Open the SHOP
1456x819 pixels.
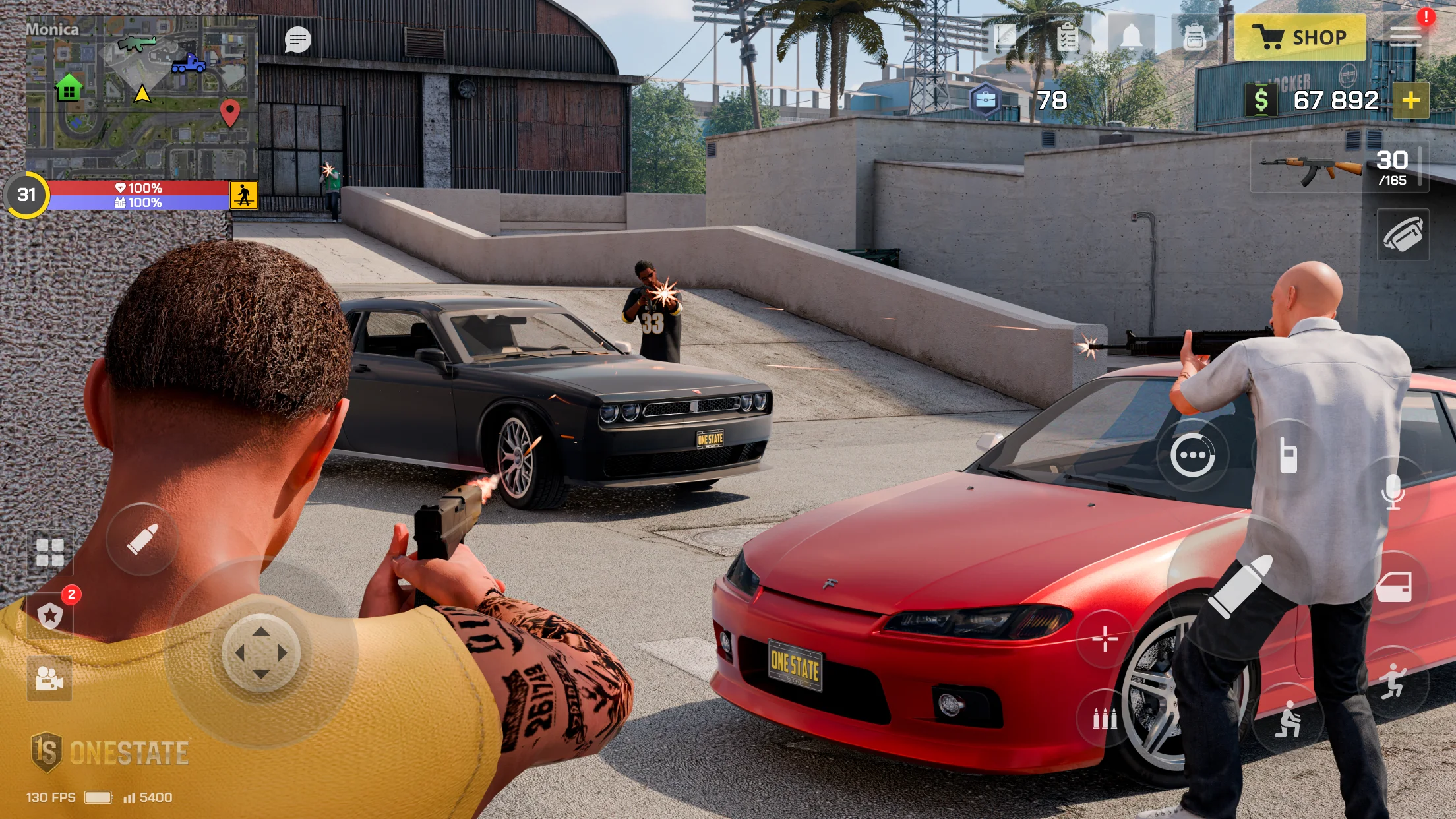tap(1300, 38)
